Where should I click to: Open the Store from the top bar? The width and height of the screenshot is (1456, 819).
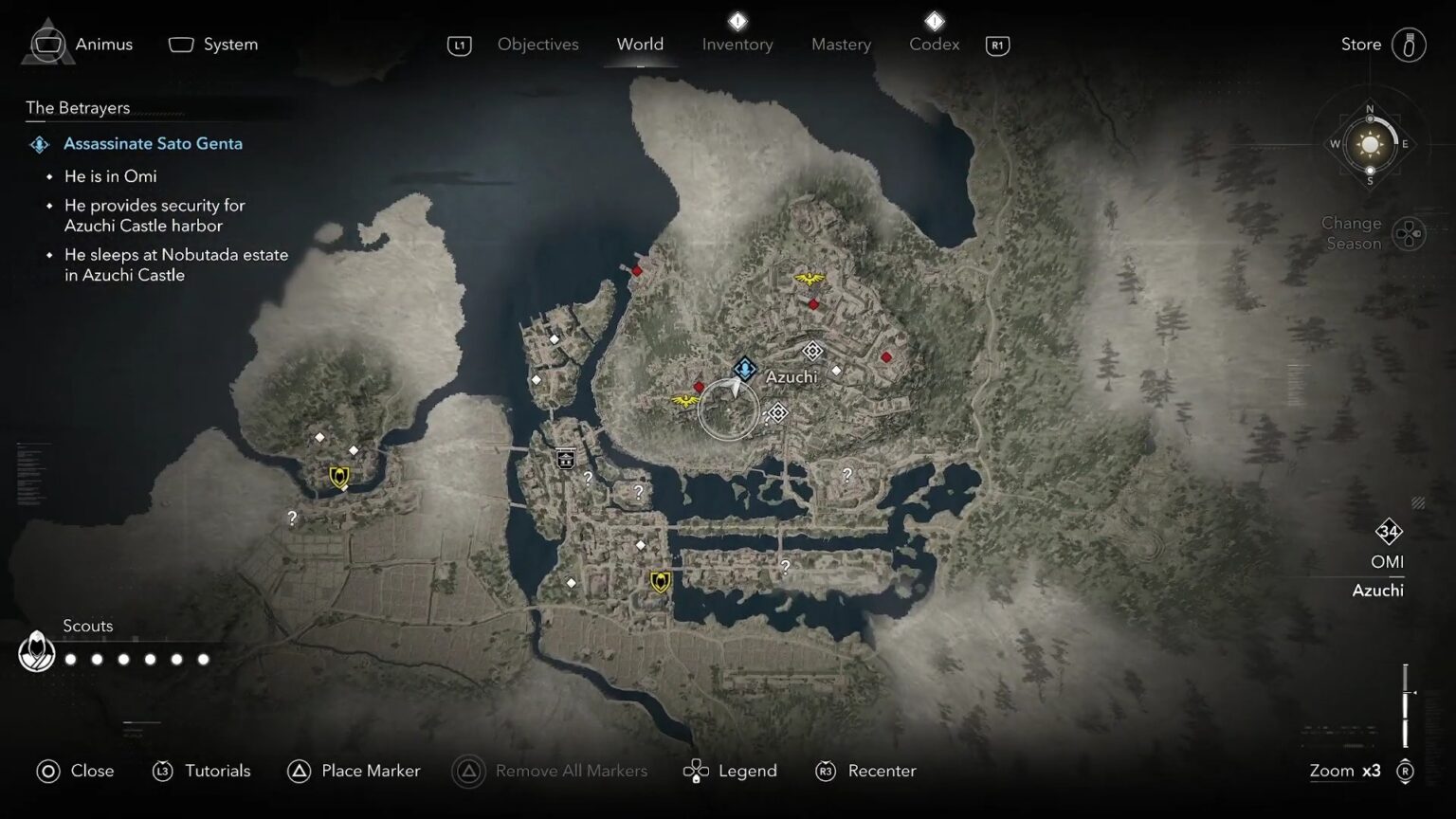[1360, 44]
